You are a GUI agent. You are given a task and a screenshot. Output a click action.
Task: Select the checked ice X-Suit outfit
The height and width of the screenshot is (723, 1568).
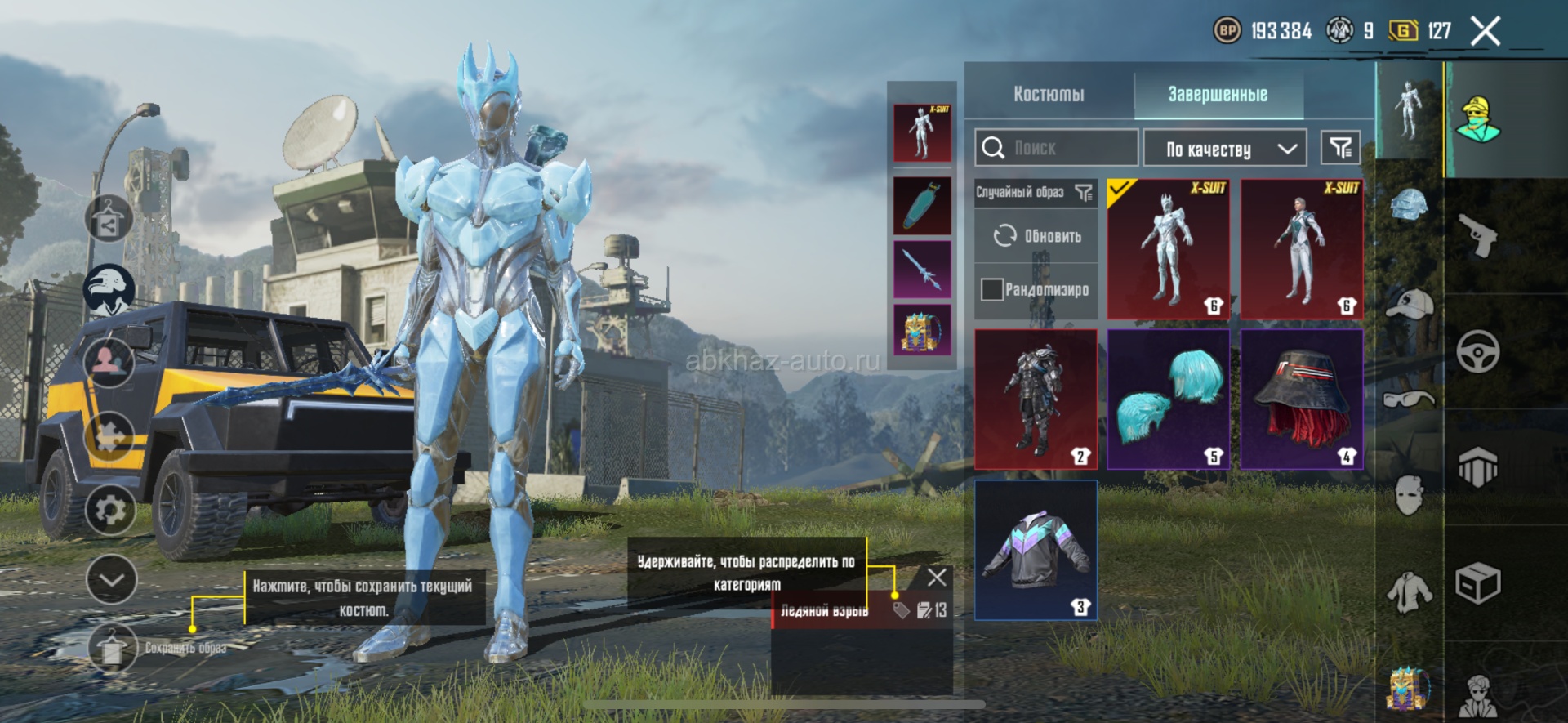click(x=1168, y=249)
